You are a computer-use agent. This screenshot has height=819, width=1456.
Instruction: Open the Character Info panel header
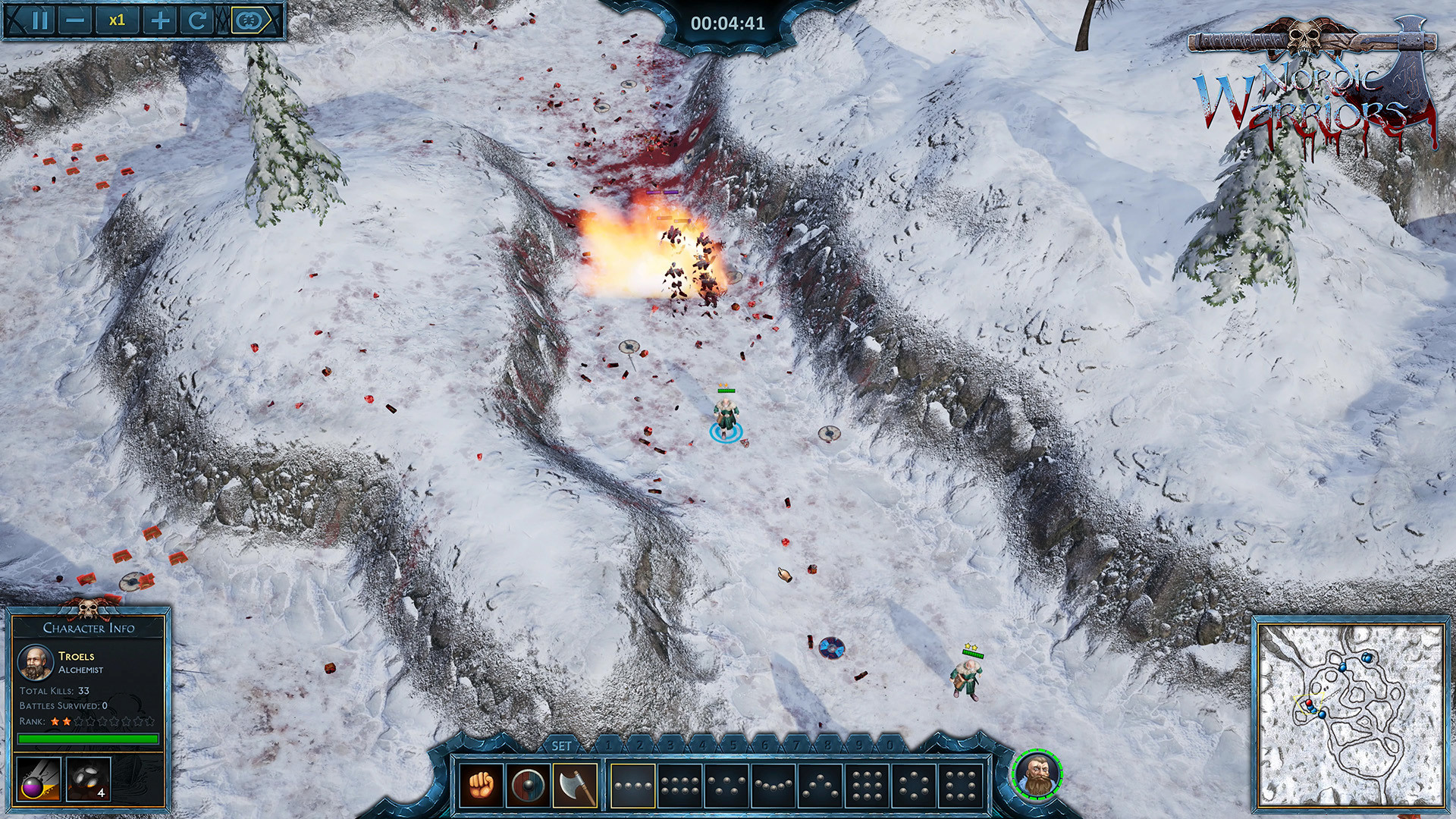coord(88,628)
